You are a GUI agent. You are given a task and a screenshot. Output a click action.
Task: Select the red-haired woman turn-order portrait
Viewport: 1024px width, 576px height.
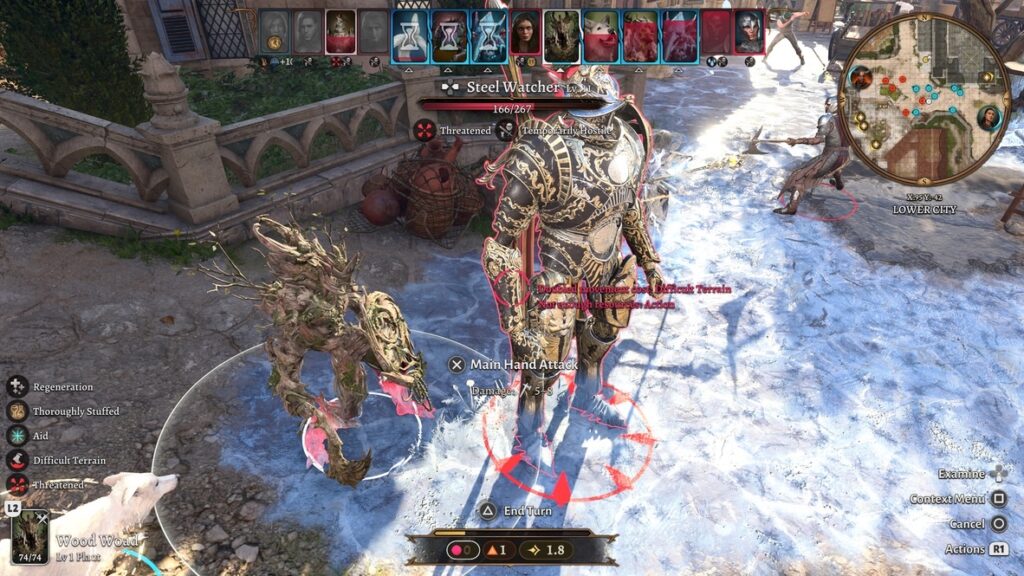525,36
